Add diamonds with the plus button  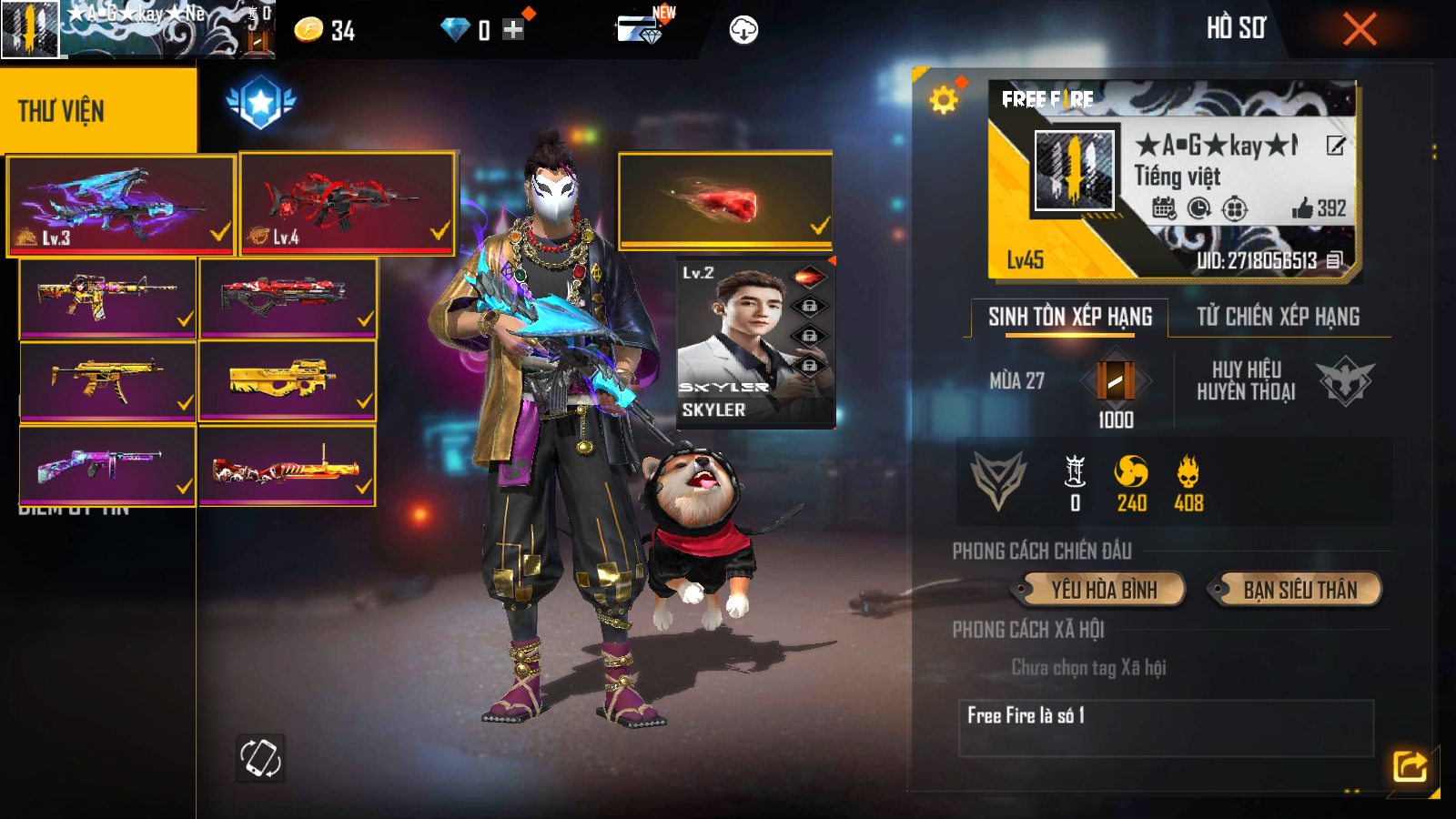(513, 30)
